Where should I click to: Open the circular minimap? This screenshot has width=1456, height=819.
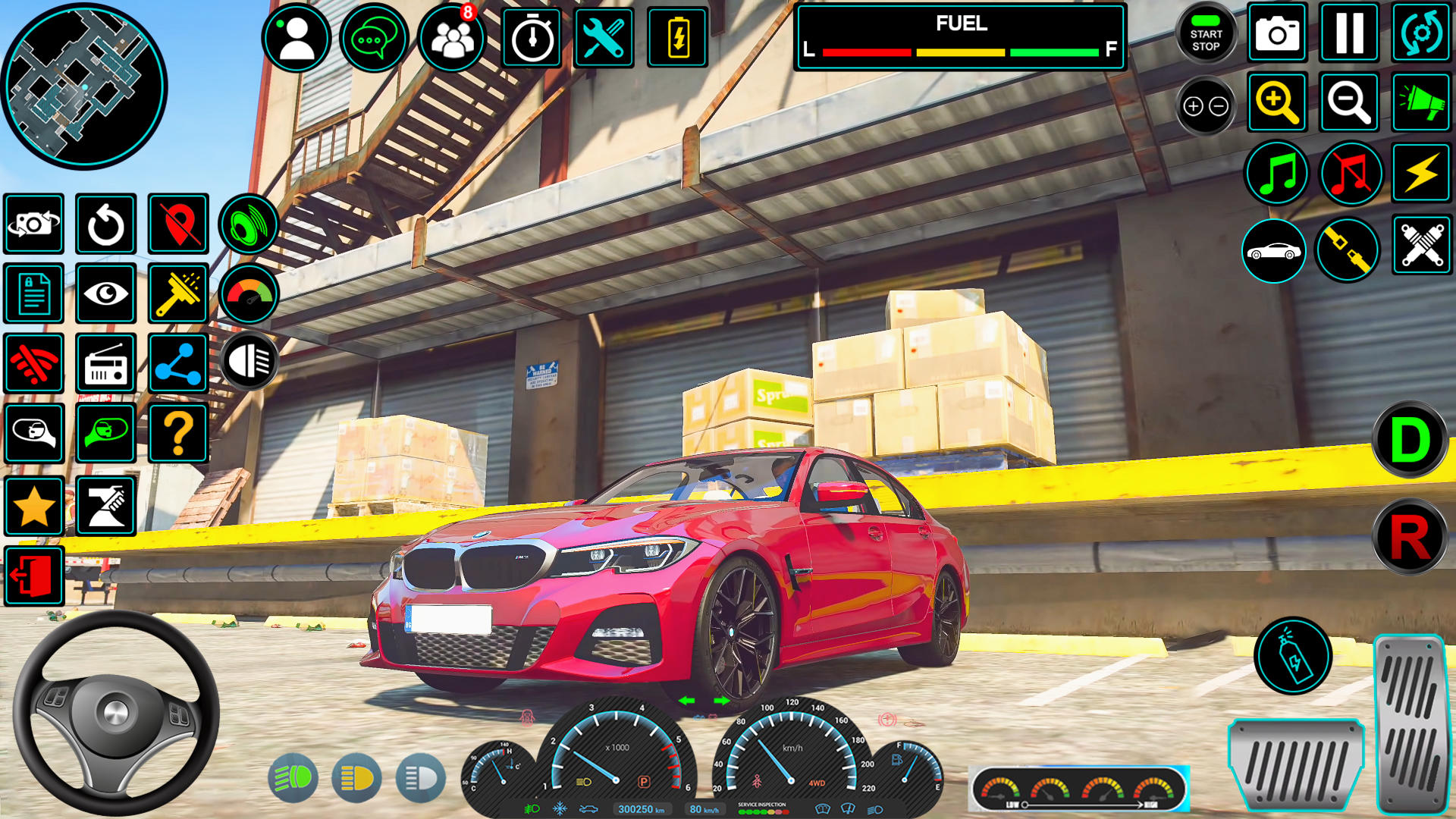point(83,85)
